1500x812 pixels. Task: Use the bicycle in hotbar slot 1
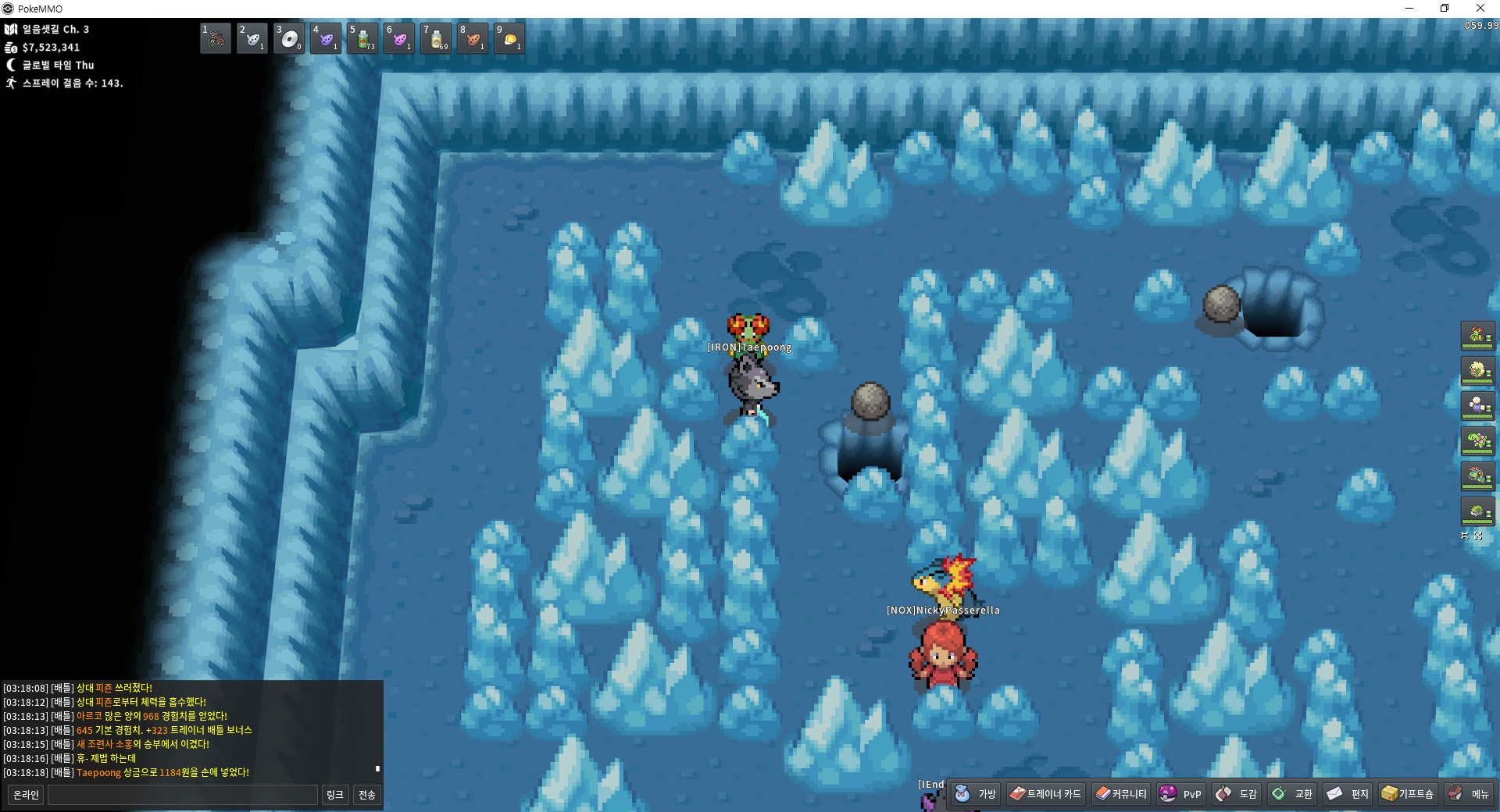click(216, 38)
